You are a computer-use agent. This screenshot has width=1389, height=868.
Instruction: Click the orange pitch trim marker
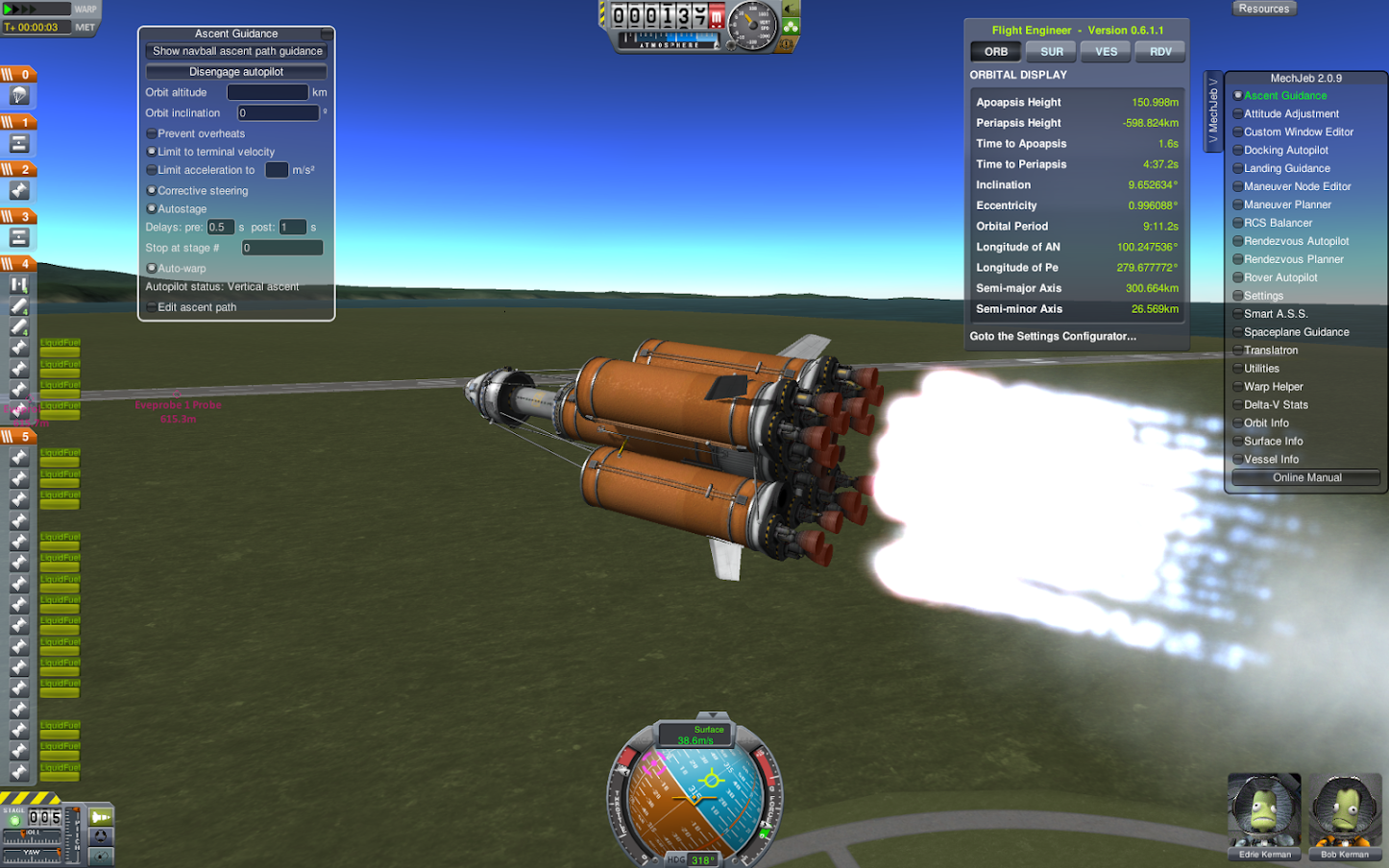[76, 809]
